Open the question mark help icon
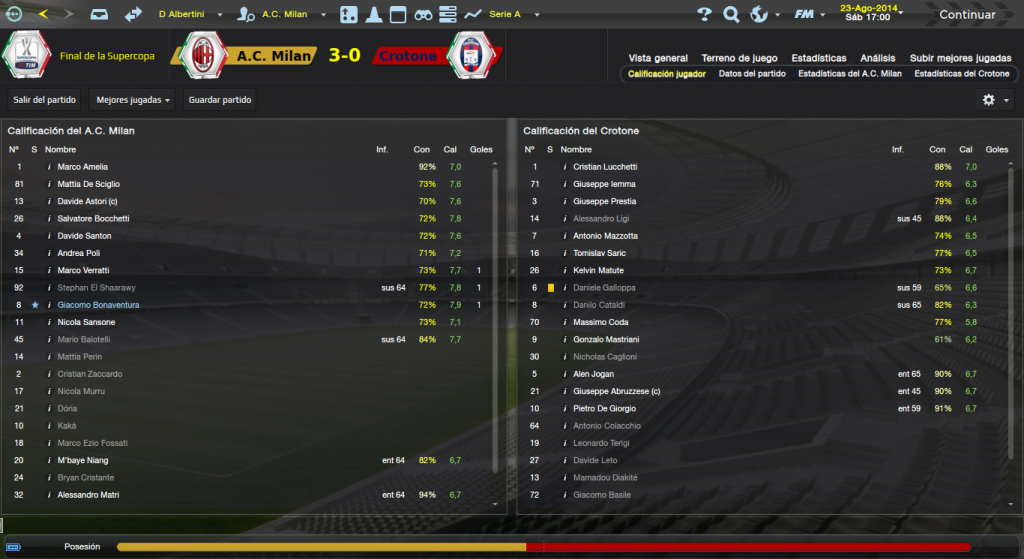Screen dimensions: 1024x559 pyautogui.click(x=704, y=15)
